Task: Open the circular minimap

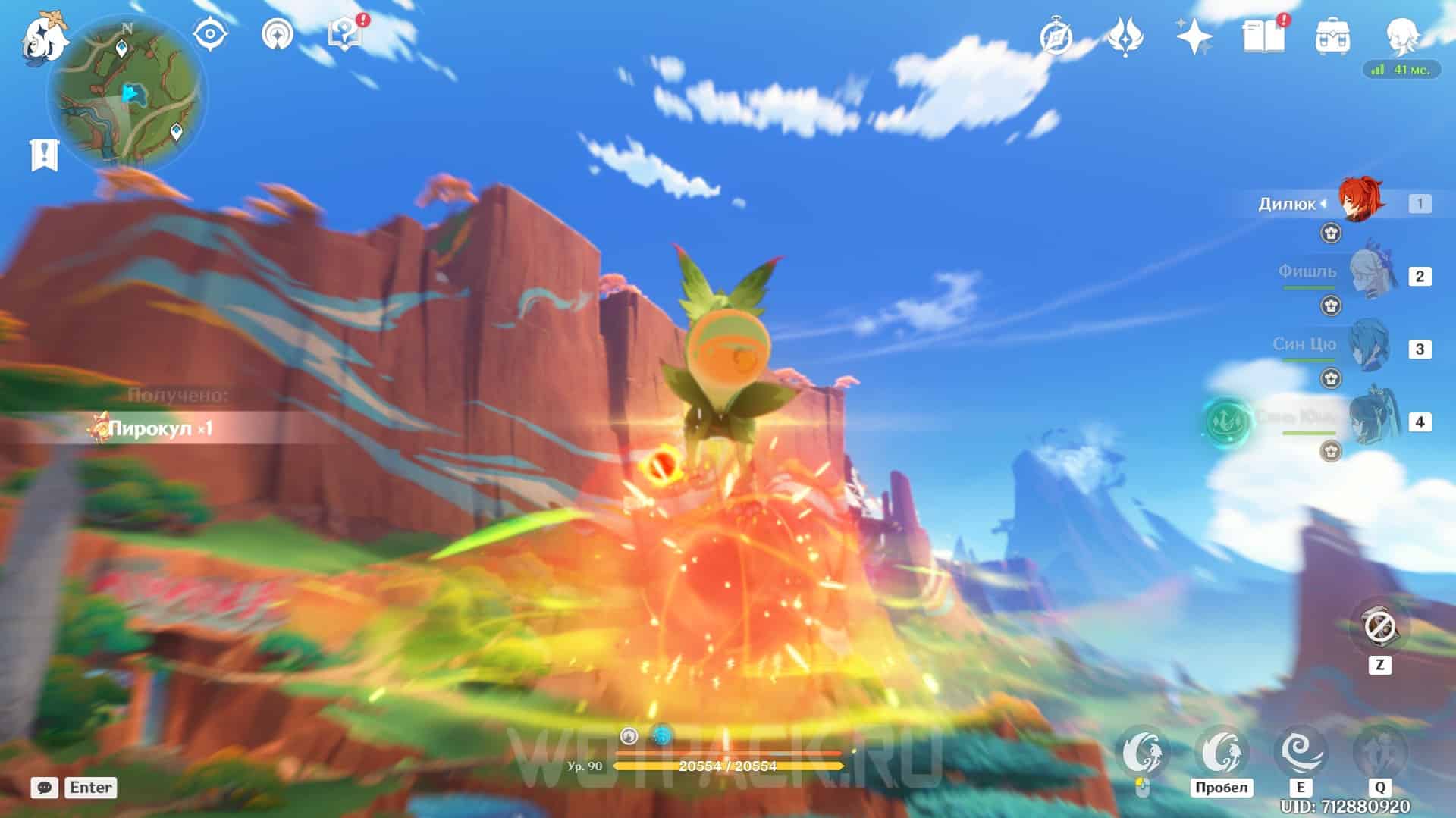Action: pyautogui.click(x=127, y=95)
